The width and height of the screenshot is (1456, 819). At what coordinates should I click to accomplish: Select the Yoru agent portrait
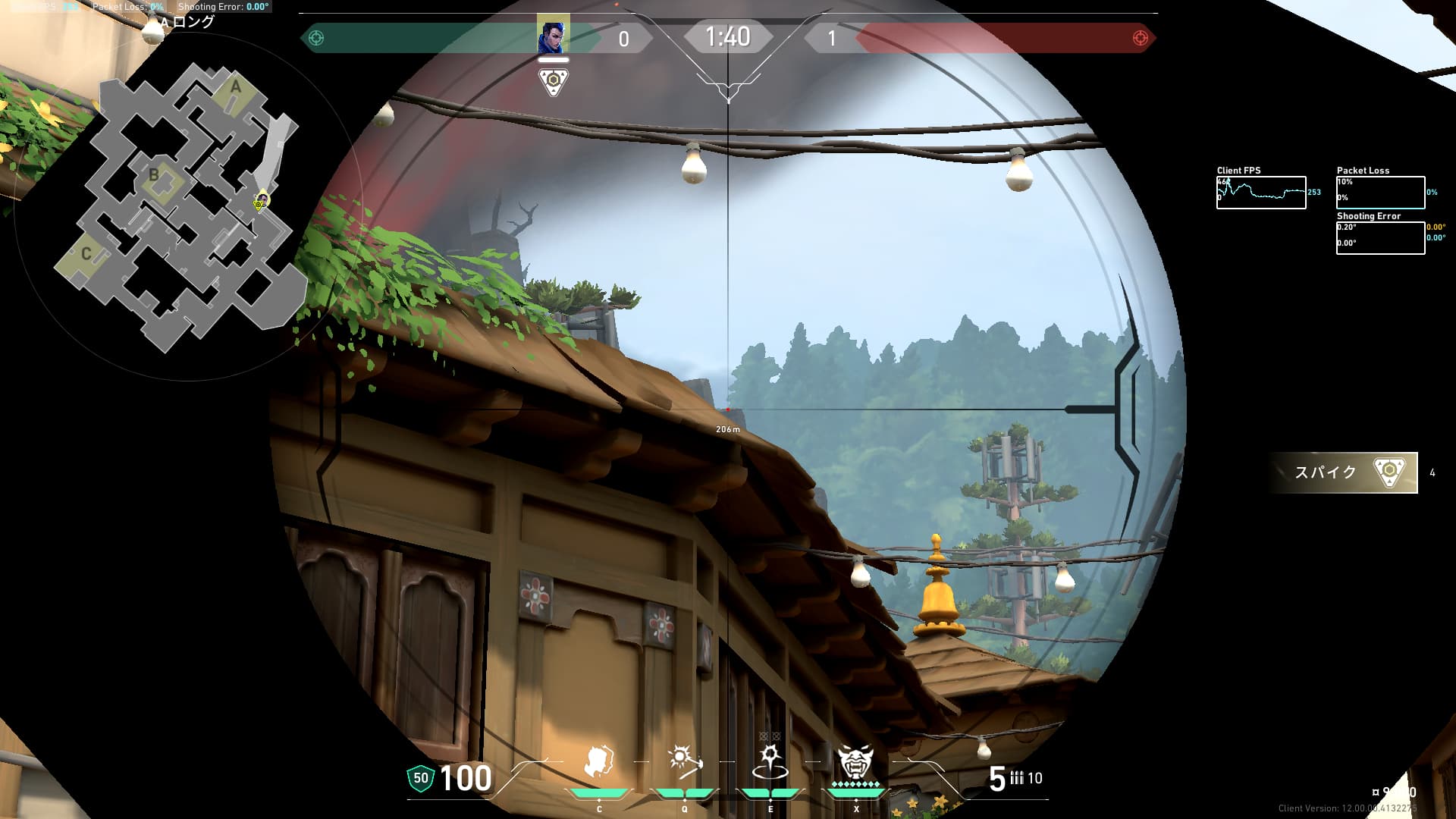pyautogui.click(x=553, y=34)
